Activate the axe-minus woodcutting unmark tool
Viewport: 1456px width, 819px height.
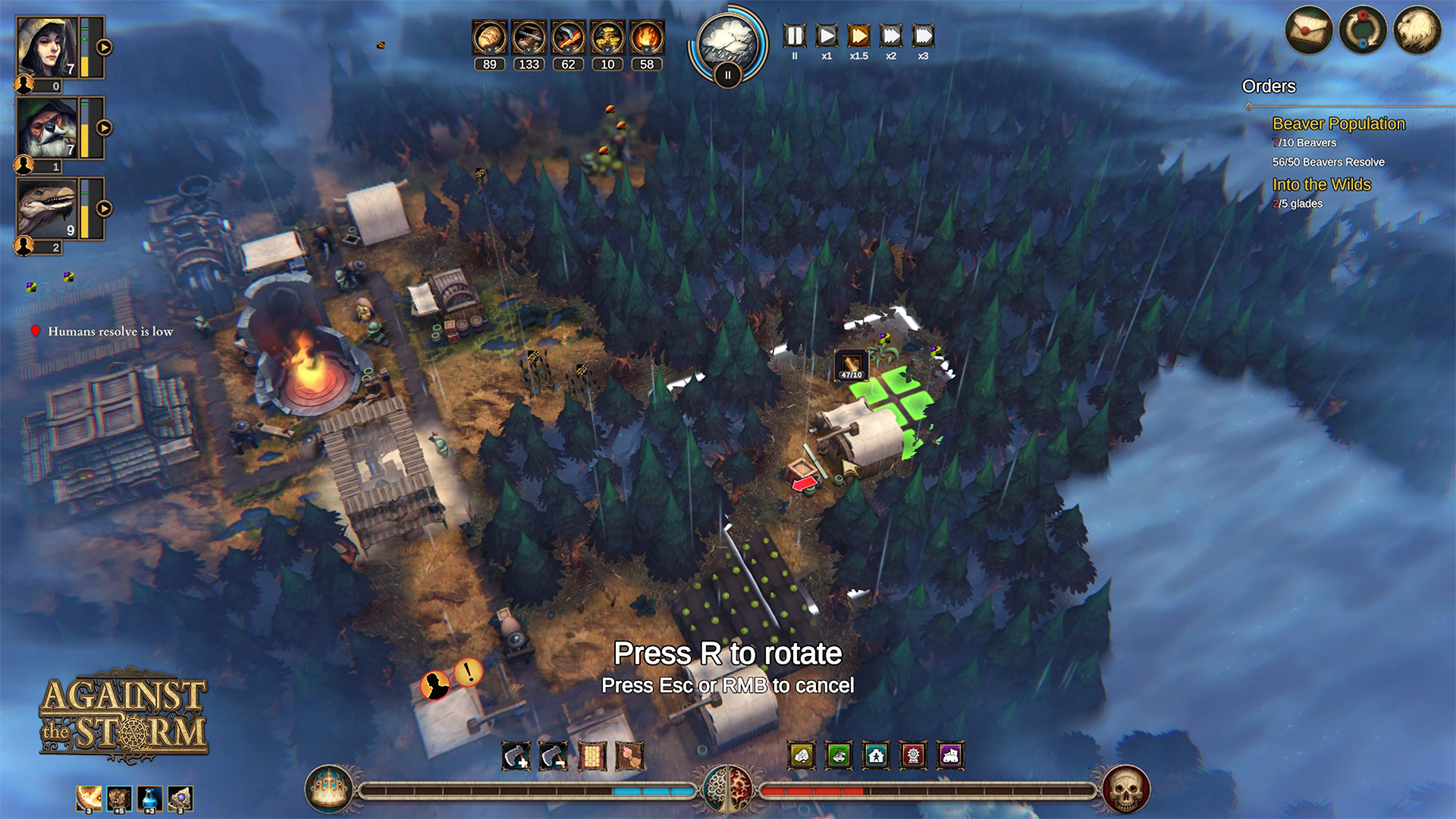point(554,756)
